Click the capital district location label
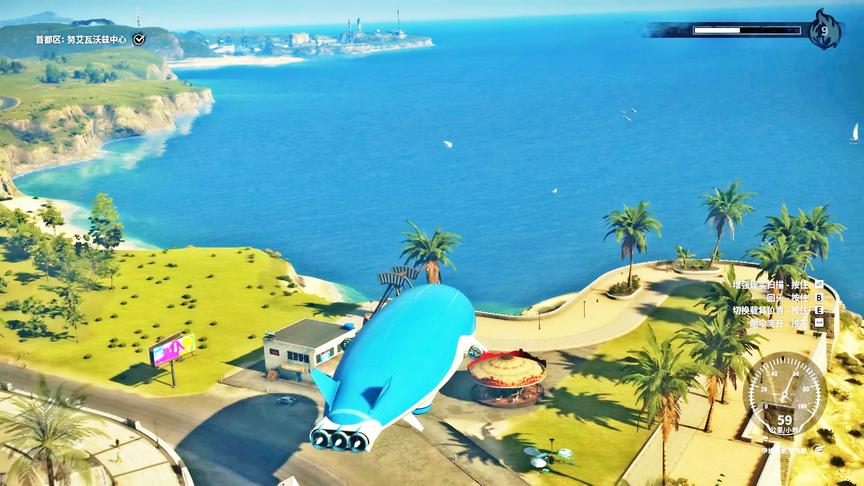 82,39
